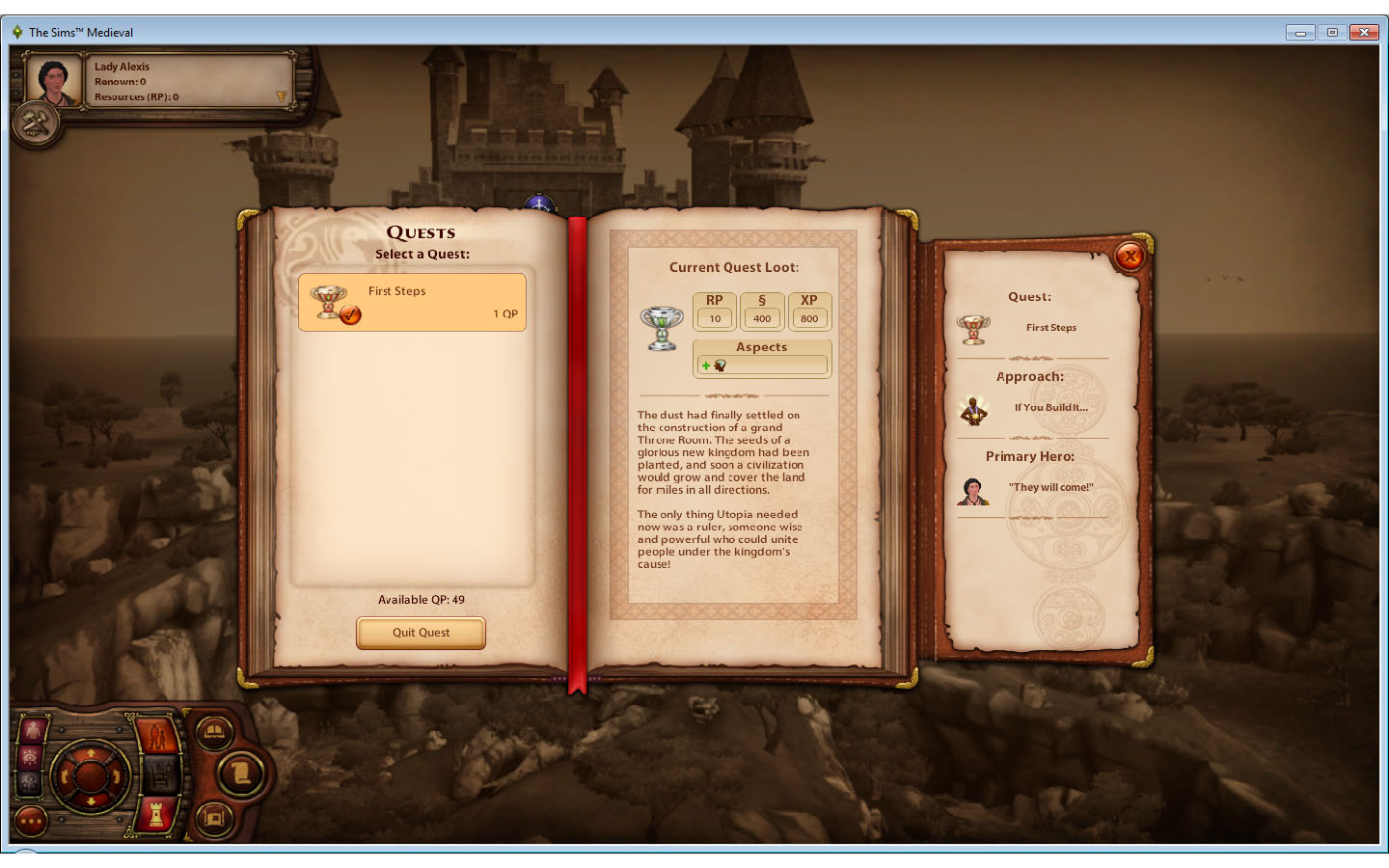This screenshot has height=868, width=1389.
Task: Click the RP 10 reward box
Action: (x=714, y=311)
